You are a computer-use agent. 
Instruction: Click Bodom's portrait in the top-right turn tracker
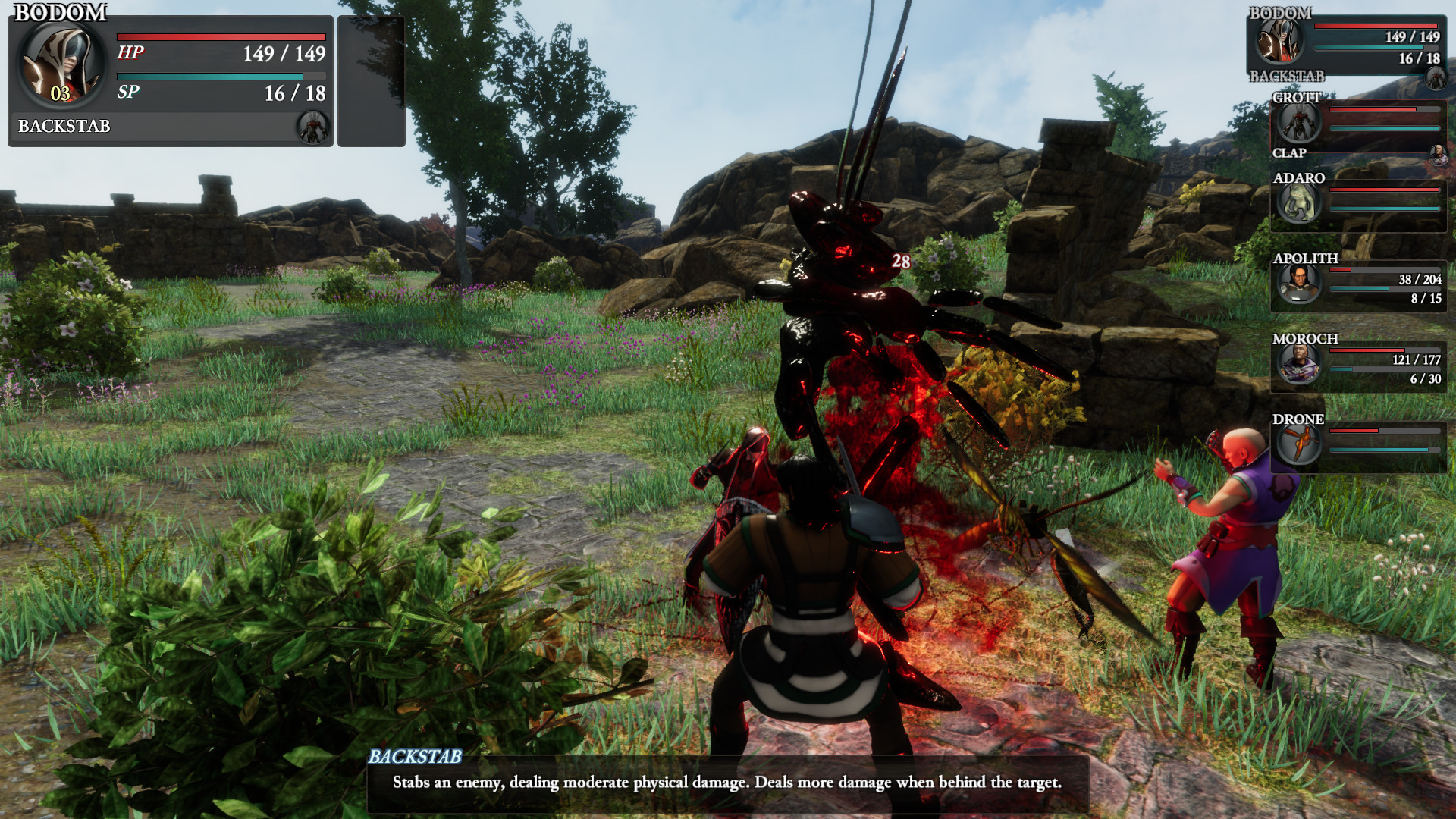click(1279, 42)
